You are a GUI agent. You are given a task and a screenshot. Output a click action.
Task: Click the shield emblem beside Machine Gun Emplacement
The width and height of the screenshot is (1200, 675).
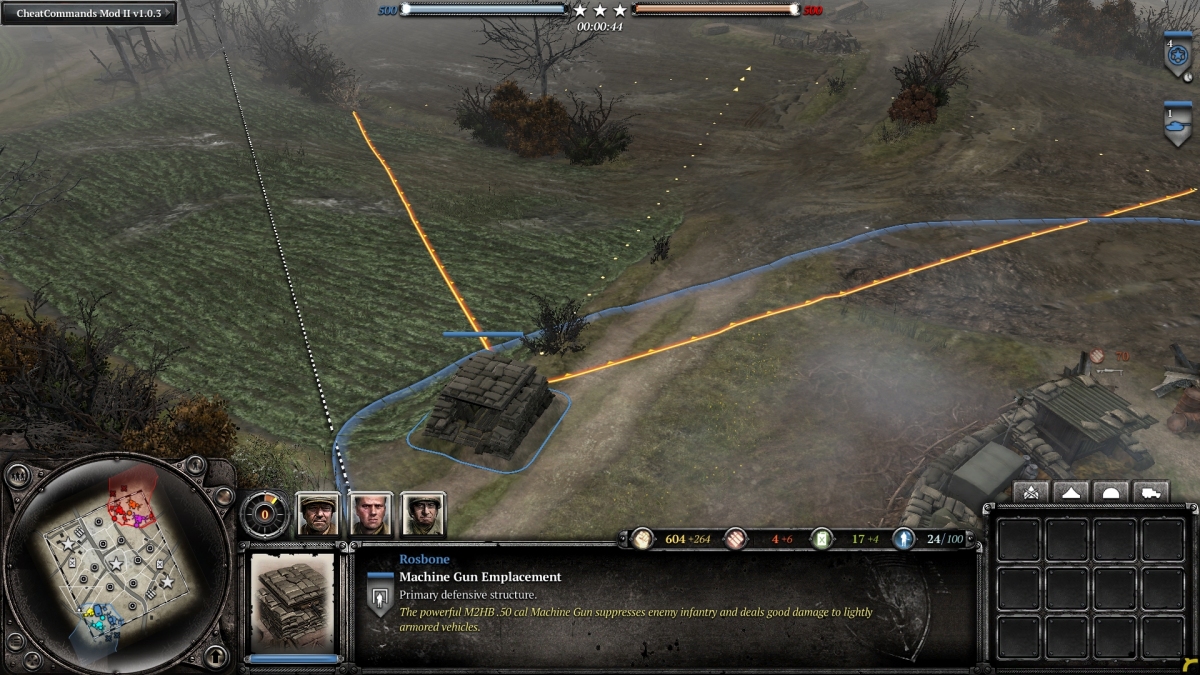380,598
